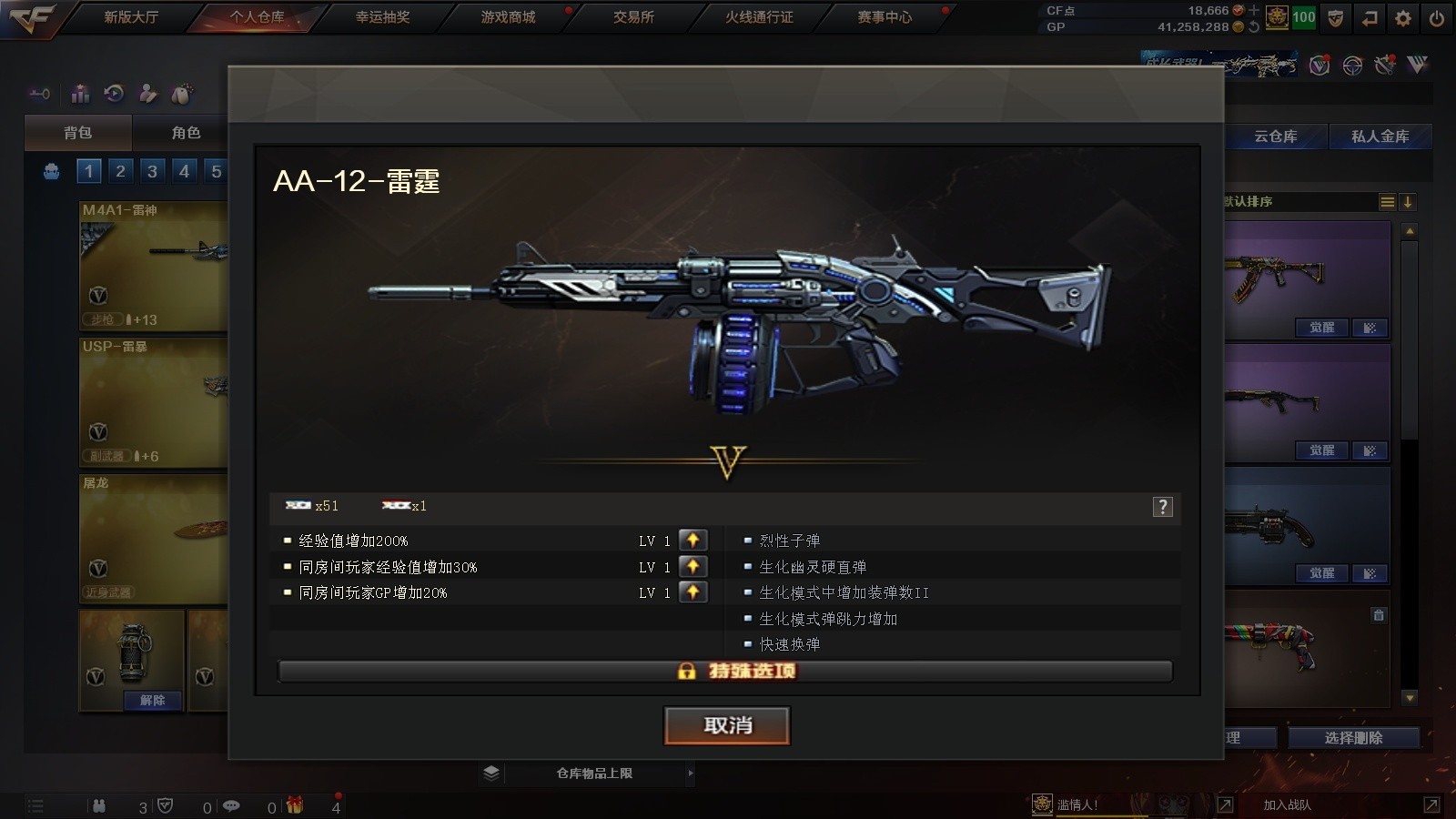Open the 私人金库 private vault tab
Viewport: 1456px width, 819px height.
click(x=1380, y=136)
